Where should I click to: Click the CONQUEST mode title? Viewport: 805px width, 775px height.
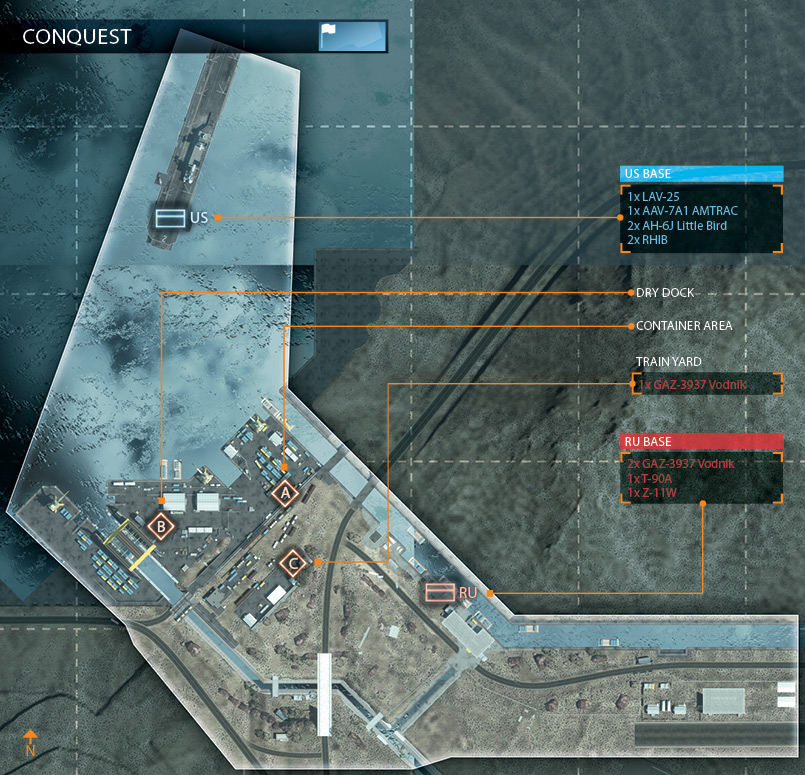click(x=77, y=38)
